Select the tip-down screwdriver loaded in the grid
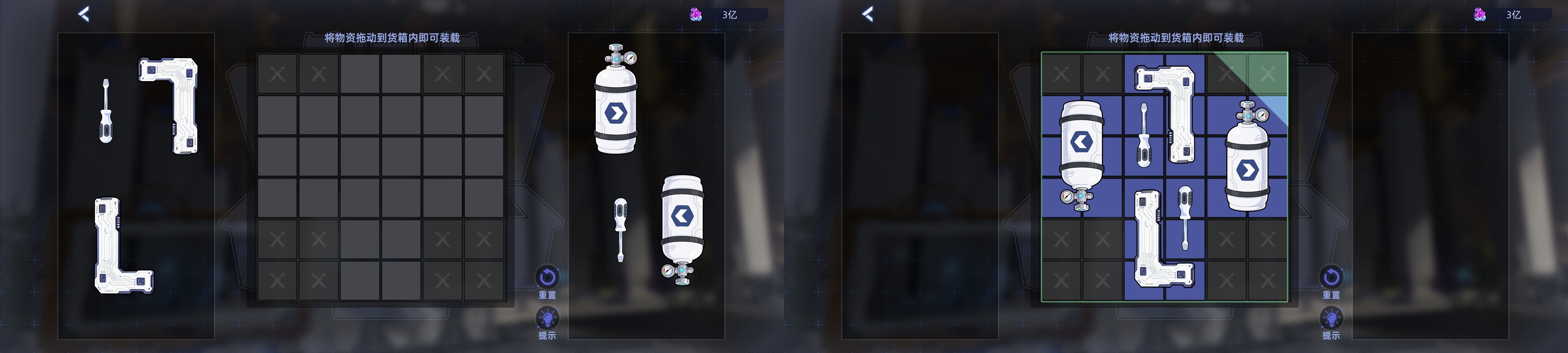1568x353 pixels. [x=1184, y=216]
